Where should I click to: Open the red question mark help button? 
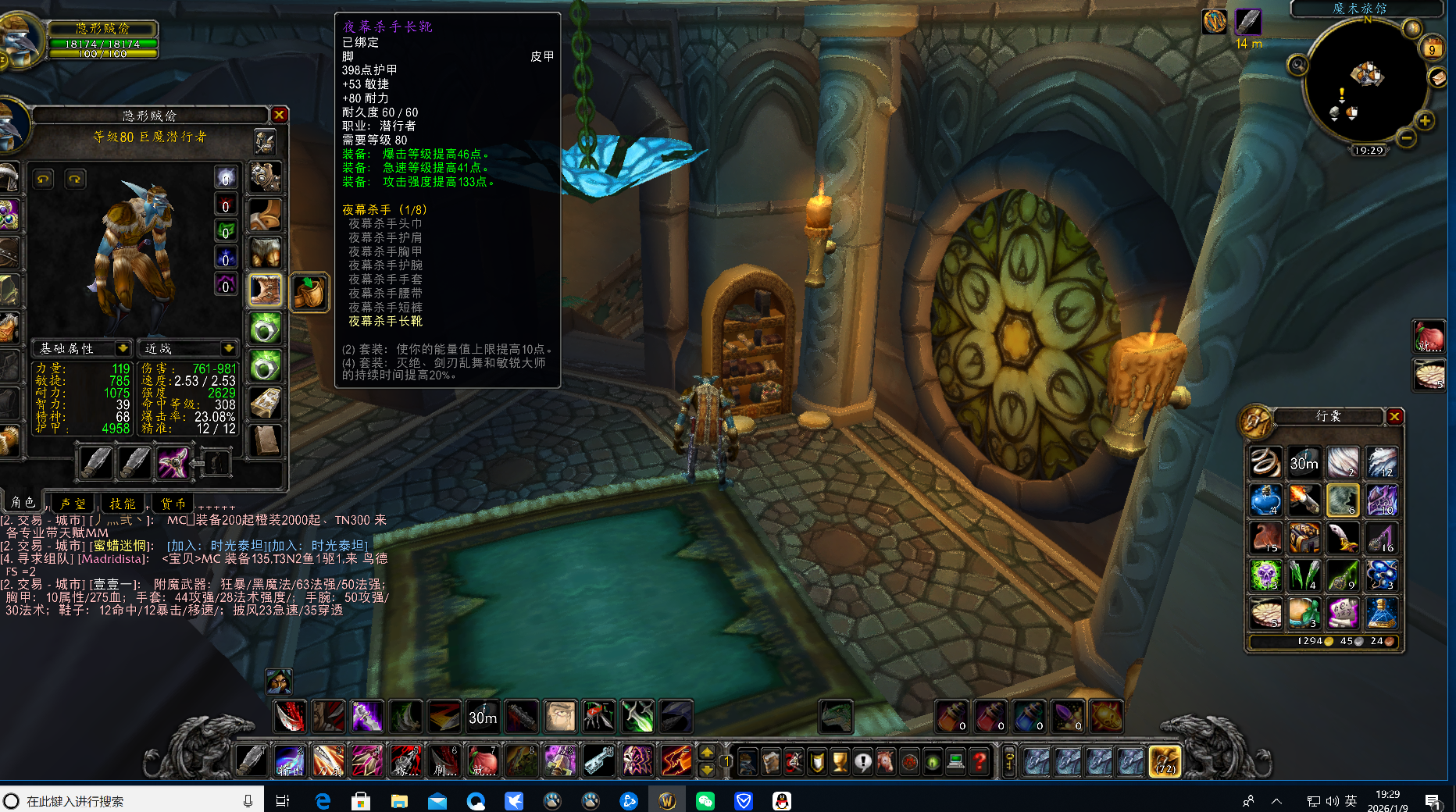980,760
